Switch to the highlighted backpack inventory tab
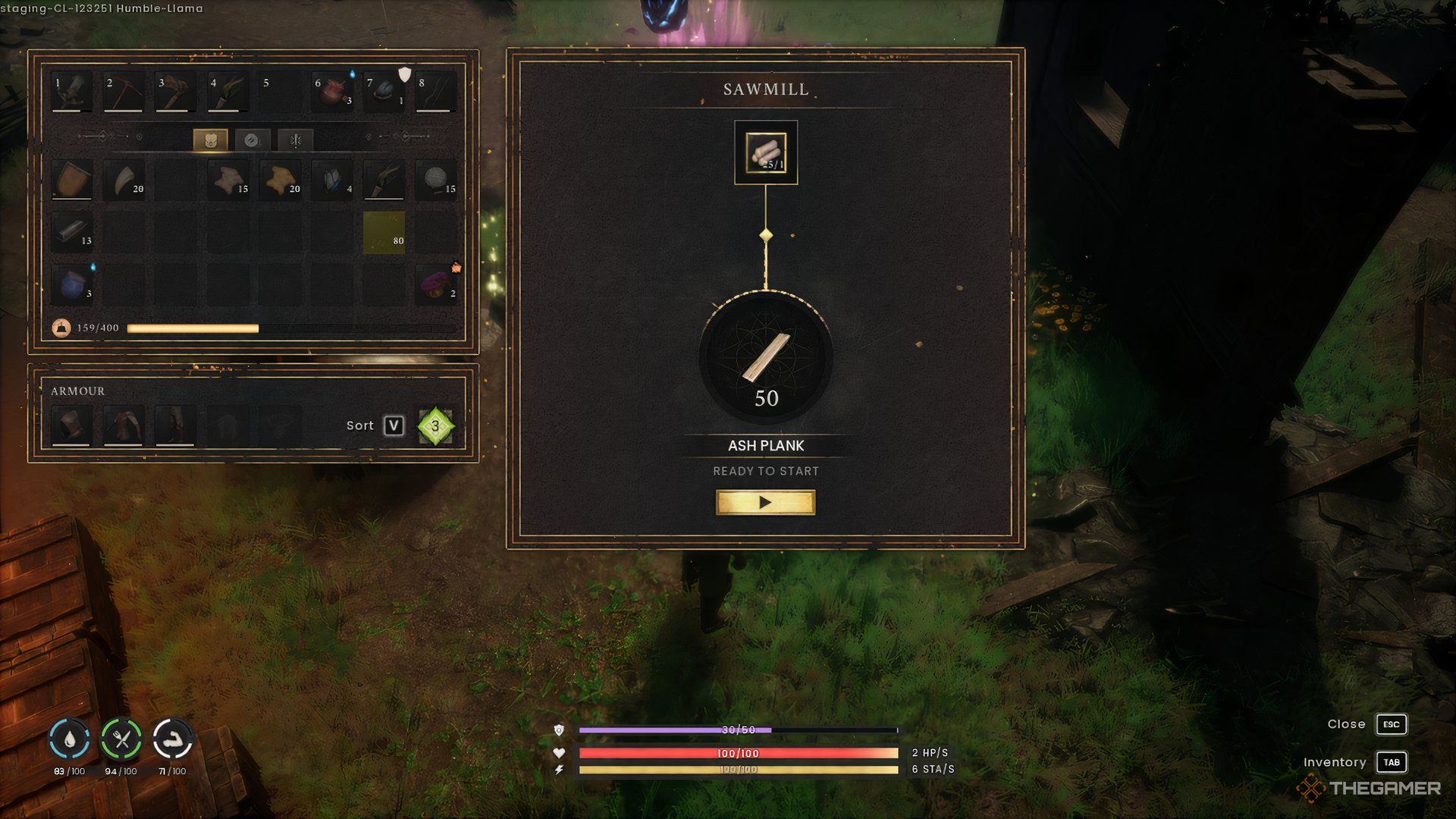Image resolution: width=1456 pixels, height=819 pixels. 210,140
